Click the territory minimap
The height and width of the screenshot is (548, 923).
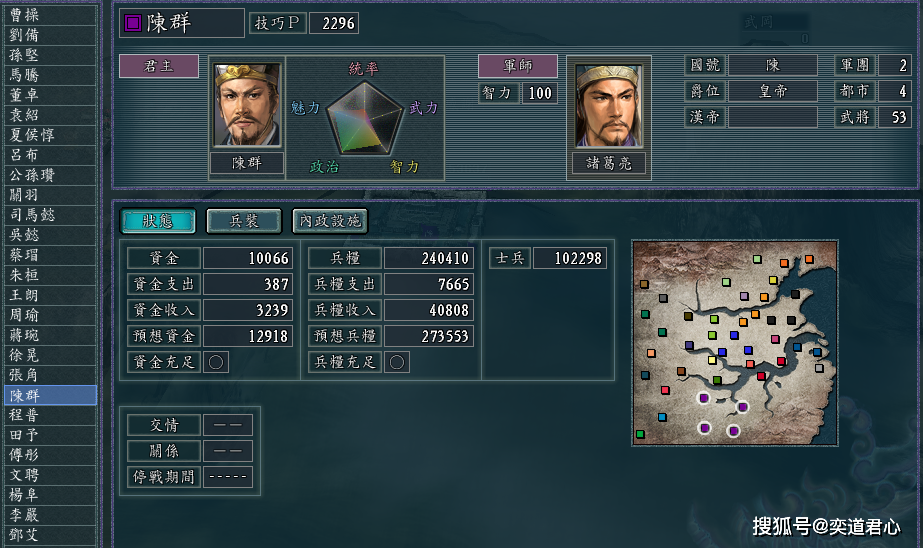coord(733,342)
